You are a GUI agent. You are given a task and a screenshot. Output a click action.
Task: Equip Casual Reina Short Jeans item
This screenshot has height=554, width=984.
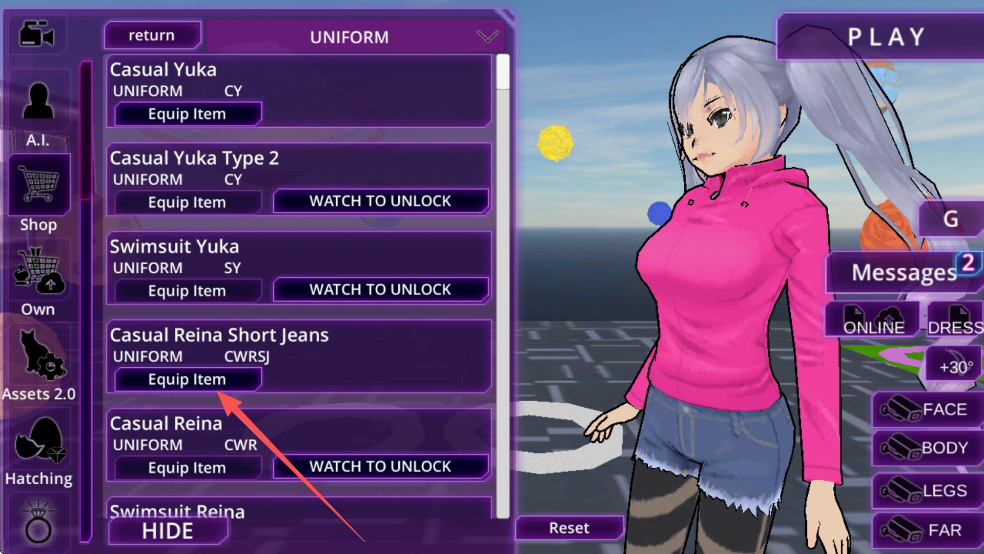click(x=188, y=379)
